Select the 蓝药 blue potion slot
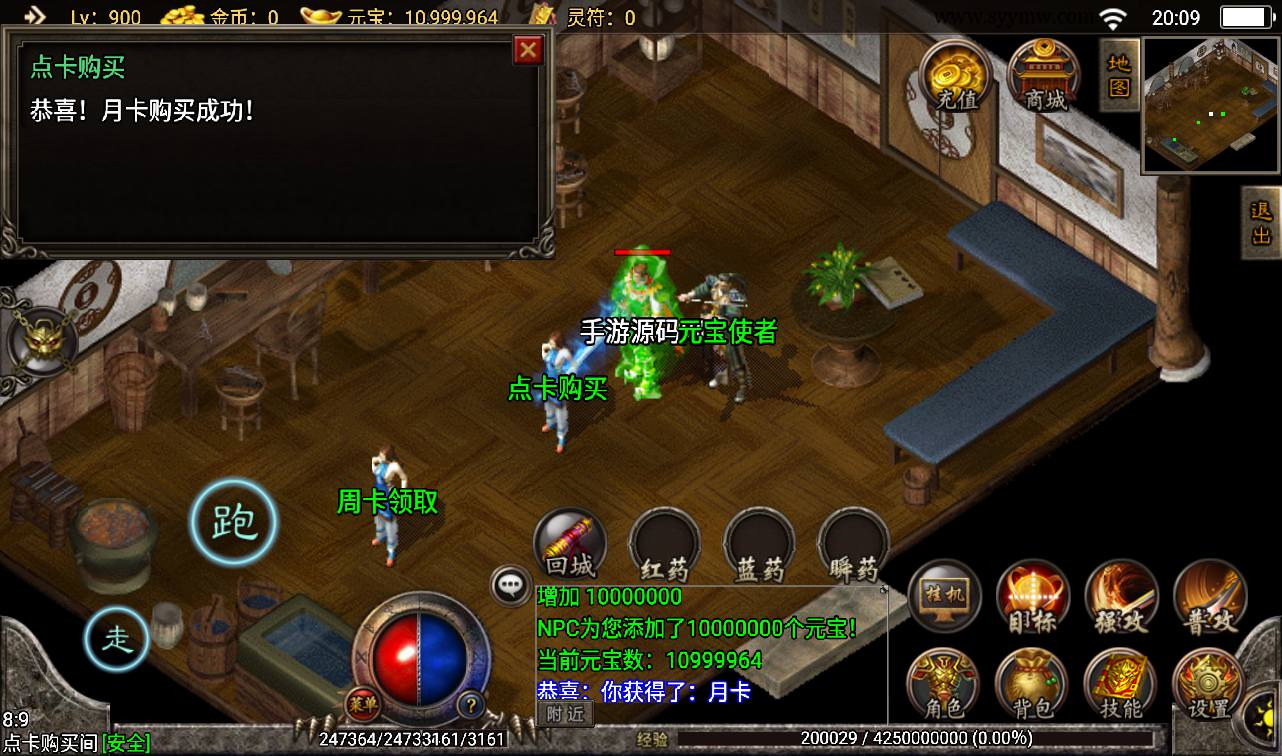Image resolution: width=1282 pixels, height=756 pixels. click(759, 547)
